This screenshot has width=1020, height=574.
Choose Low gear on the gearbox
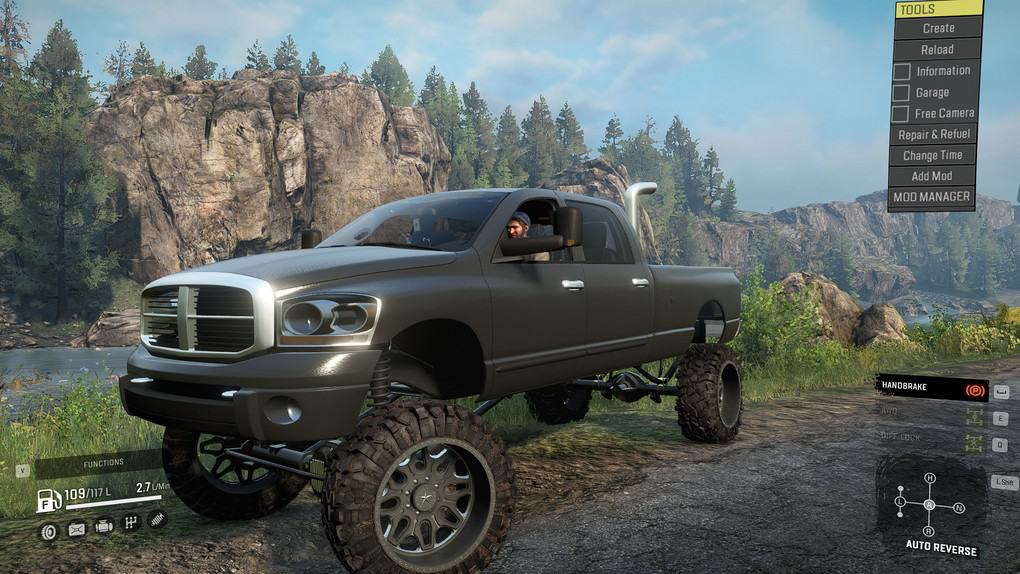900,500
